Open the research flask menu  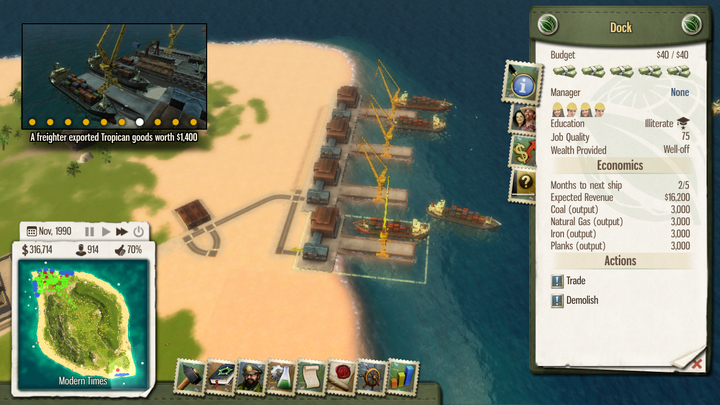[x=281, y=377]
